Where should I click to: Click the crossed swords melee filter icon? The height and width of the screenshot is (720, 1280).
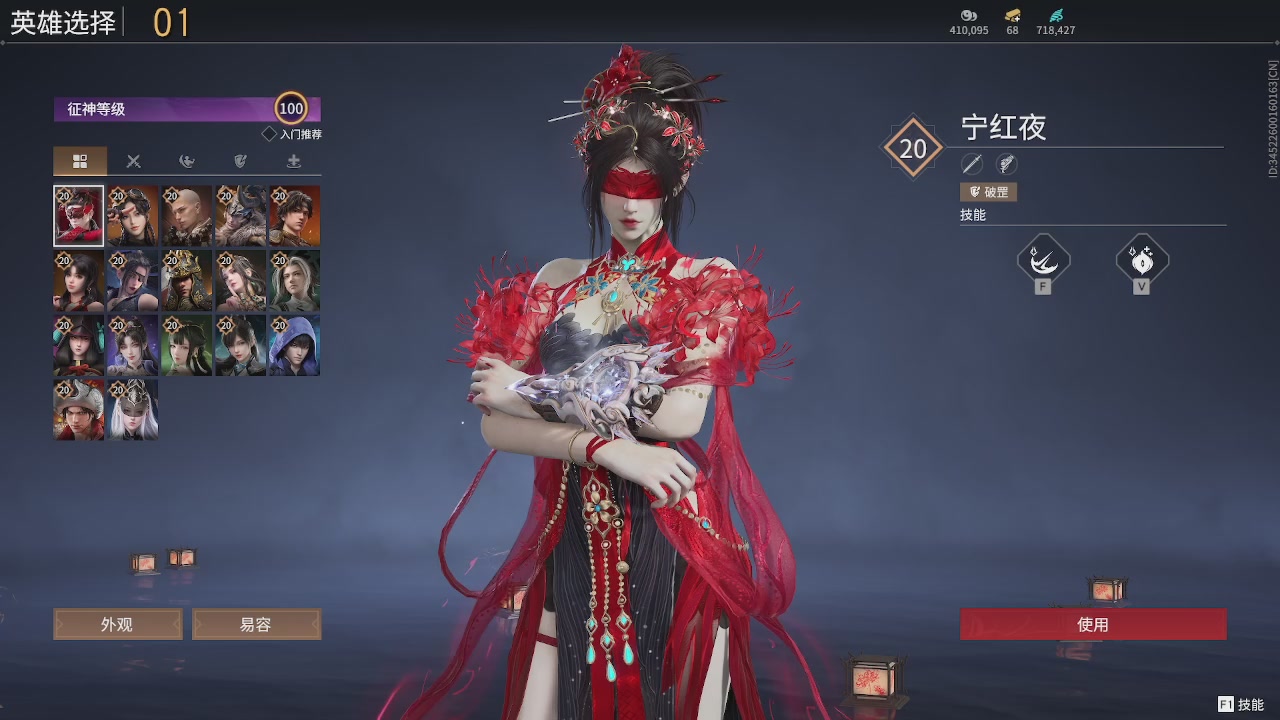coord(133,161)
